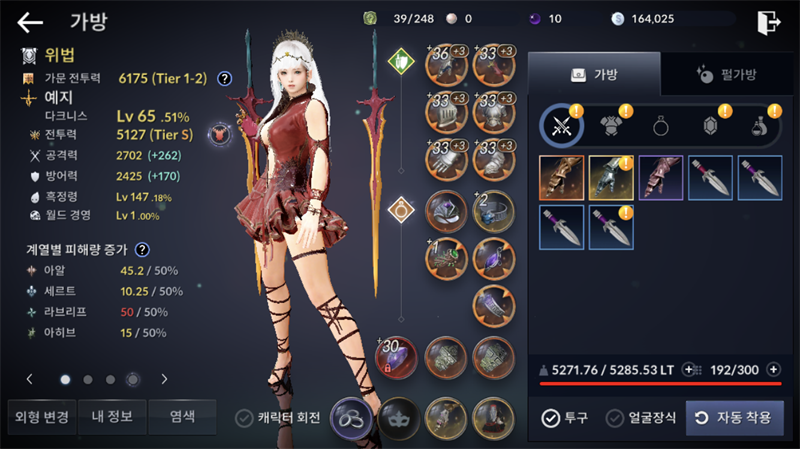Image resolution: width=800 pixels, height=449 pixels.
Task: Select the first brown gauntlet inventory item
Action: coord(561,177)
